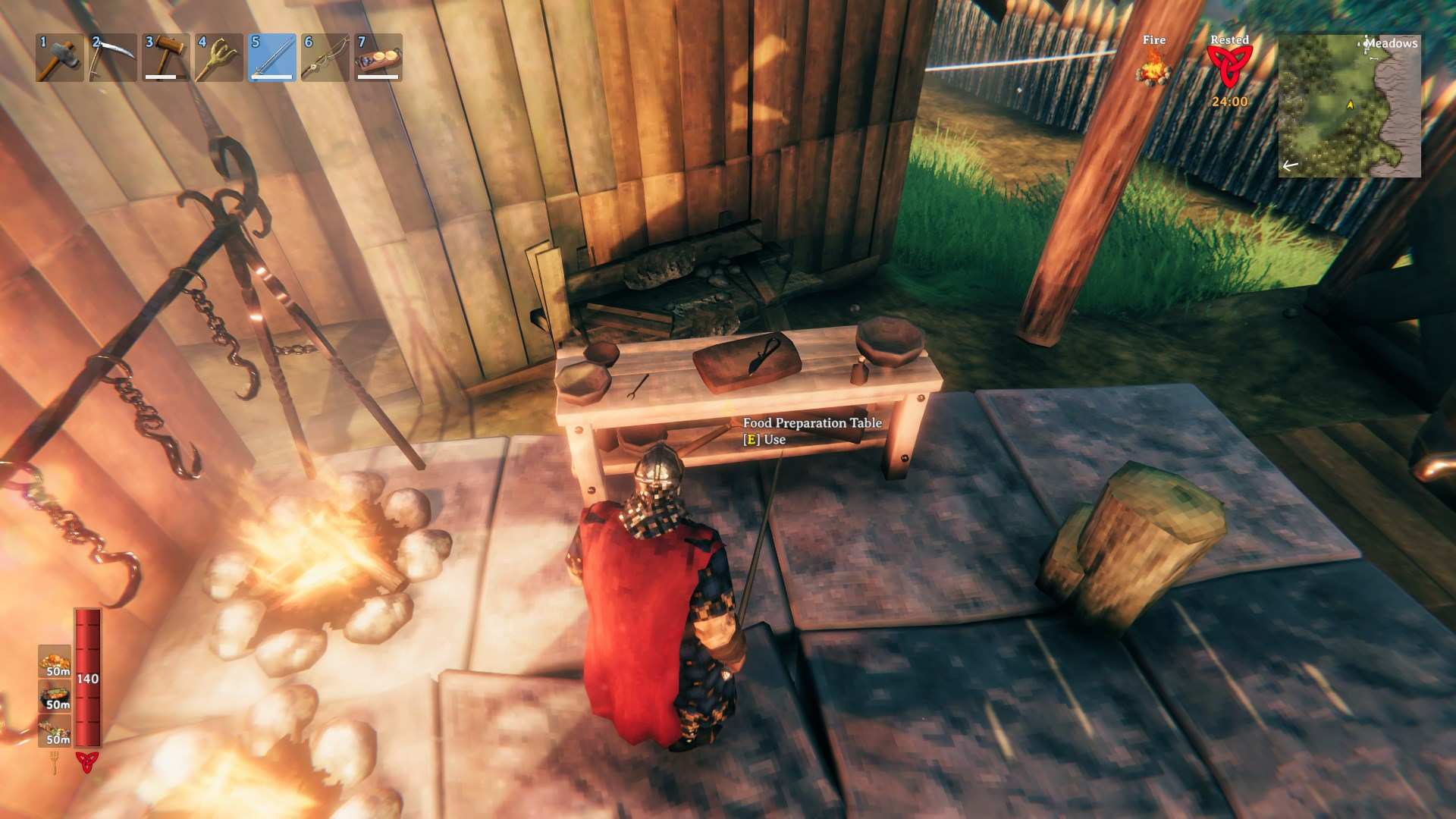Select the serving tray in slot 7
This screenshot has height=819, width=1456.
point(378,58)
